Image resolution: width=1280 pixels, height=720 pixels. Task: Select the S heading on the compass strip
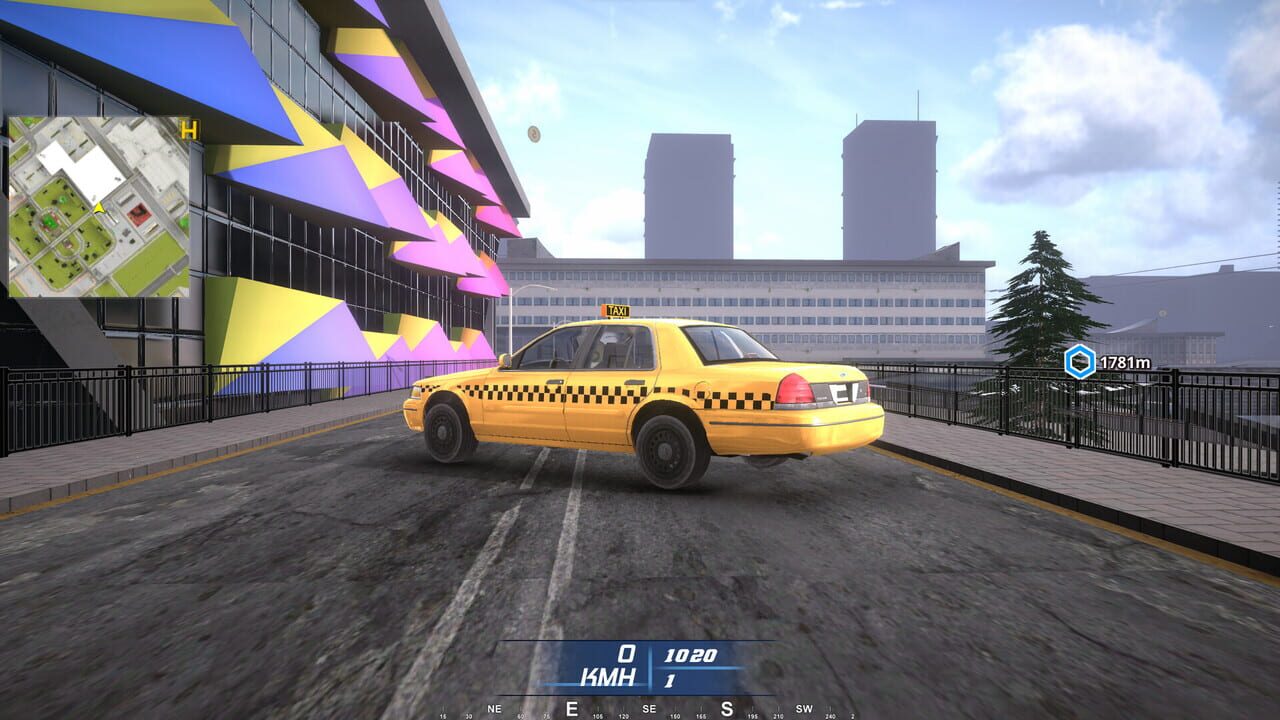click(x=727, y=708)
